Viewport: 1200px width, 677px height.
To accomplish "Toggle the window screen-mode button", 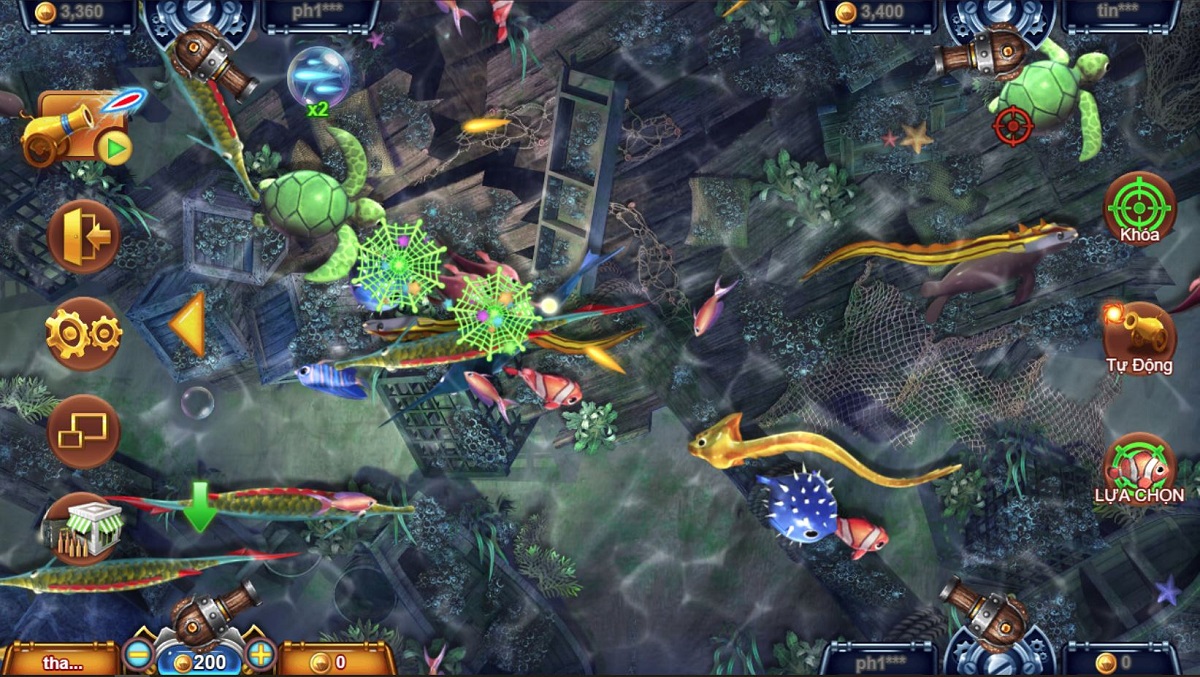I will 84,431.
